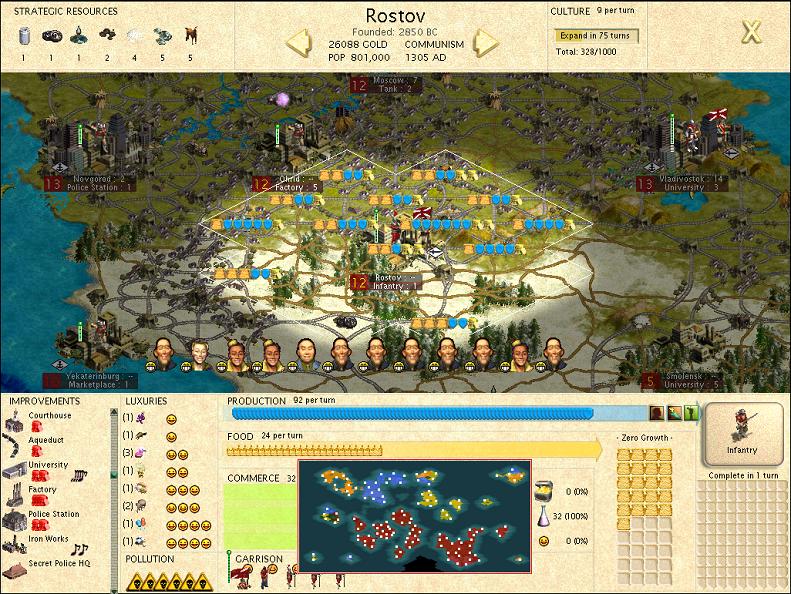The height and width of the screenshot is (594, 791).
Task: Click the culture Expand in 75 turns bar
Action: point(597,36)
